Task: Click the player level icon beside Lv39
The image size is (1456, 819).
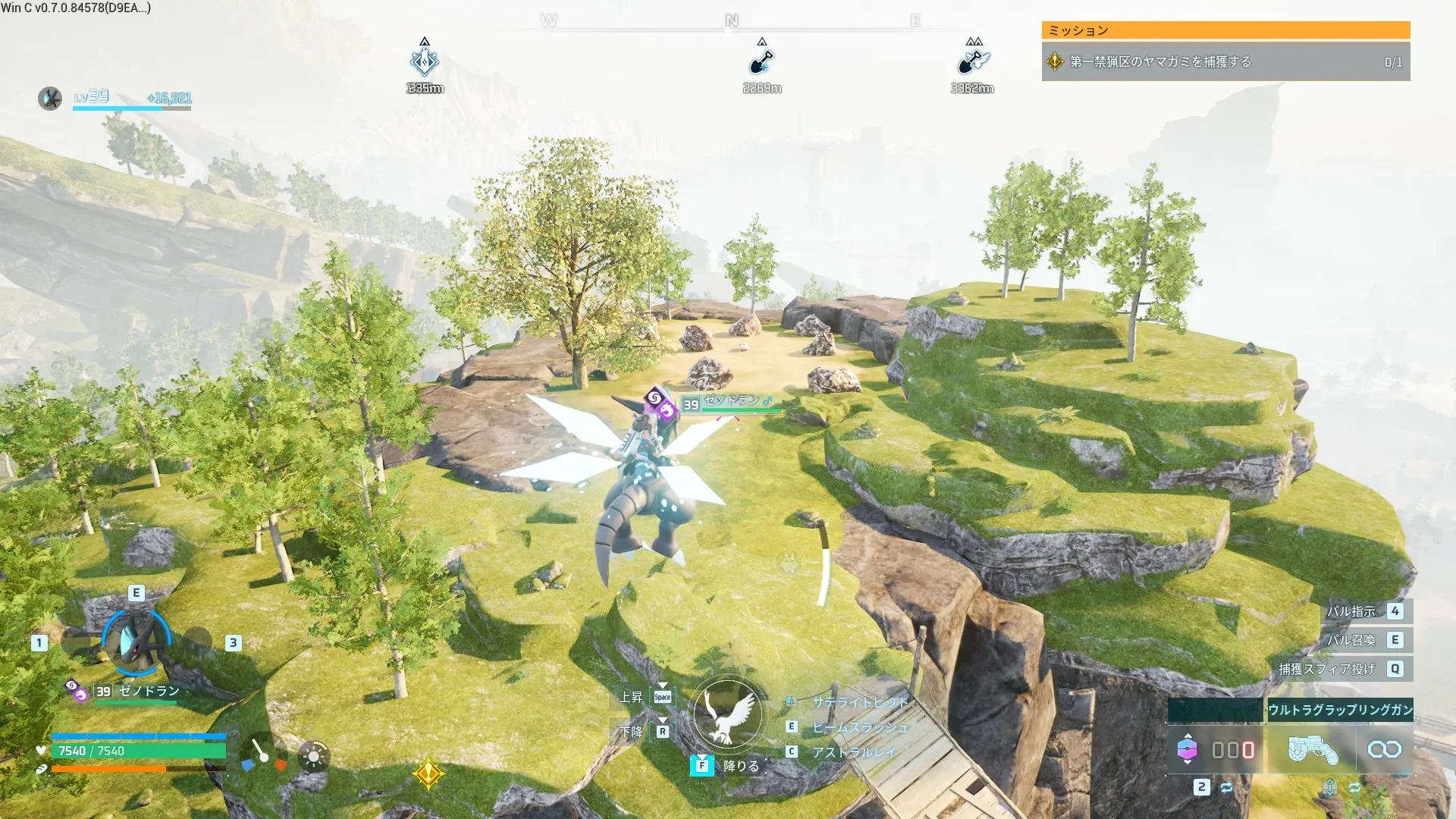Action: 50,98
